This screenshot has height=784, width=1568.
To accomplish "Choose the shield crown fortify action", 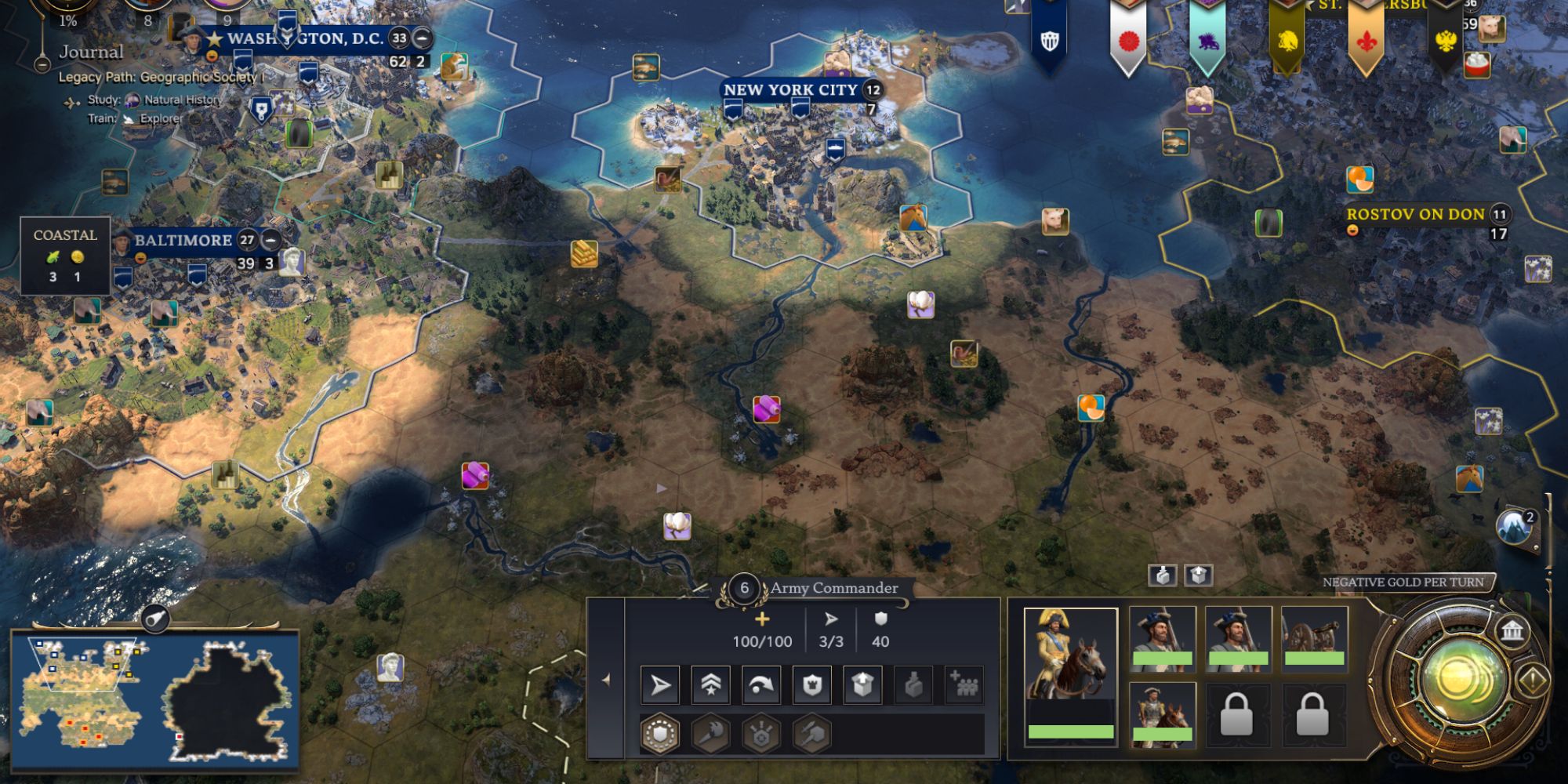I will (812, 686).
